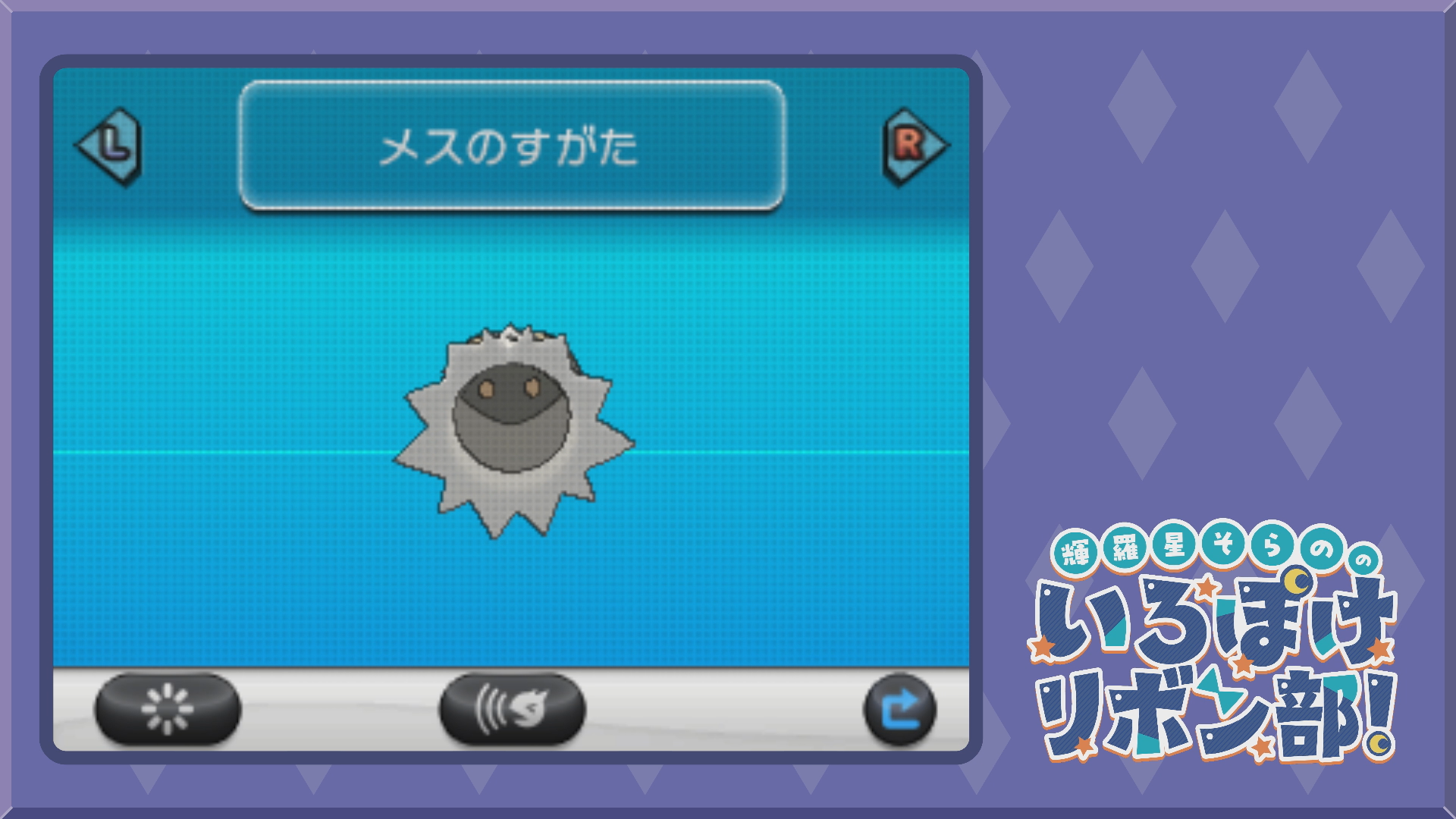Tap the blue return arrow button
The width and height of the screenshot is (1456, 819).
(x=900, y=709)
